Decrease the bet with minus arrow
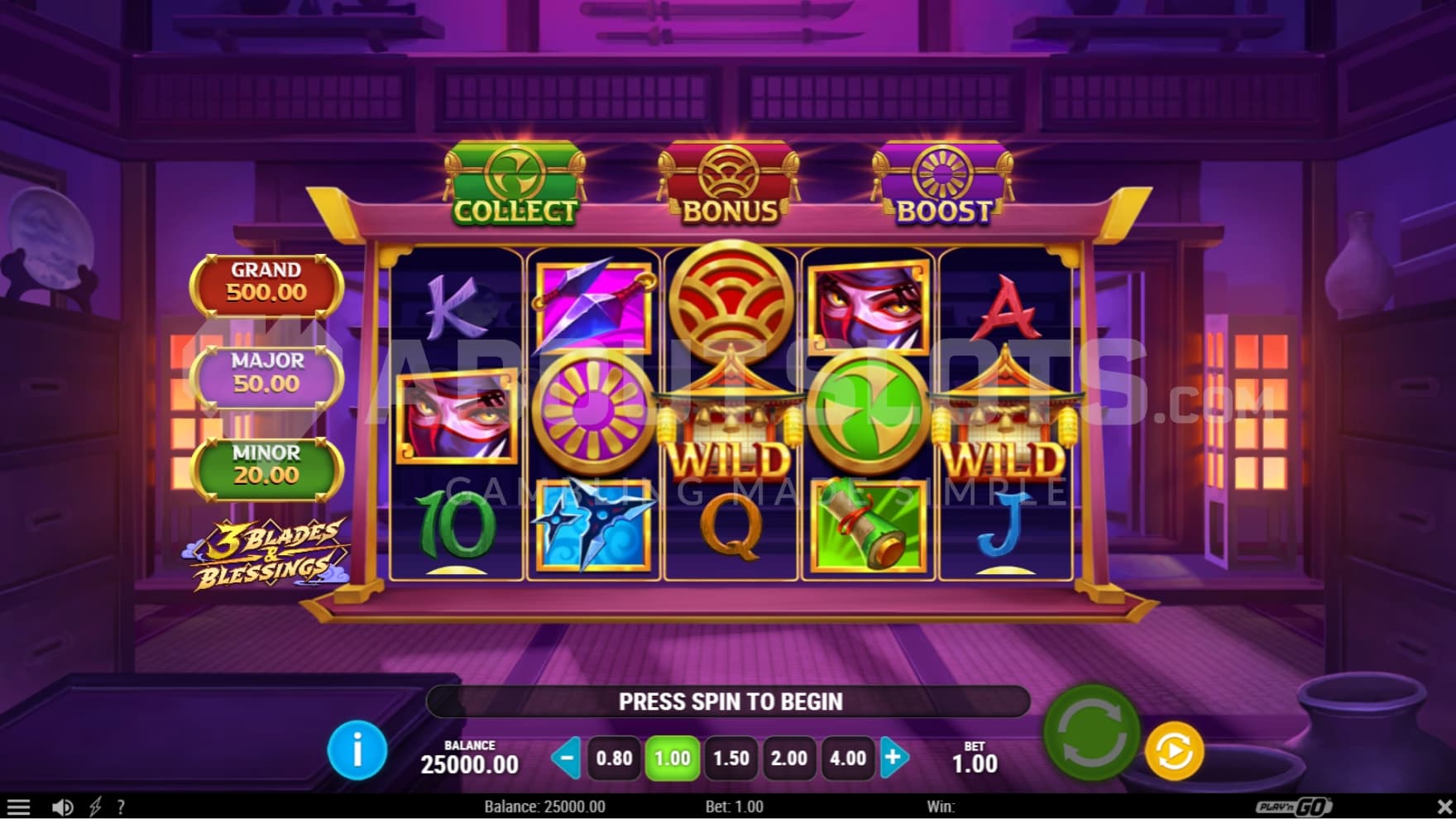Image resolution: width=1456 pixels, height=819 pixels. pyautogui.click(x=567, y=758)
